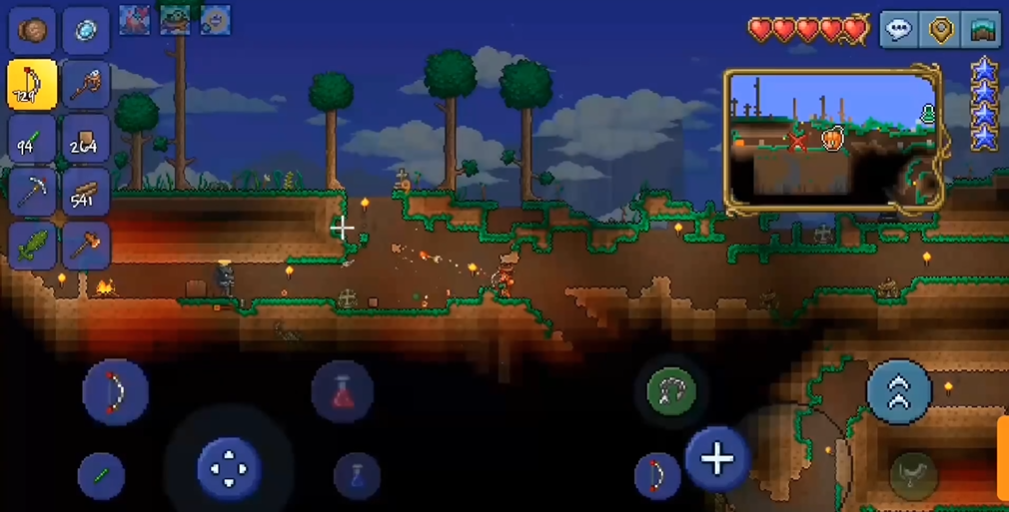Viewport: 1009px width, 512px height.
Task: Select the wooden bow hotbar slot
Action: click(32, 84)
